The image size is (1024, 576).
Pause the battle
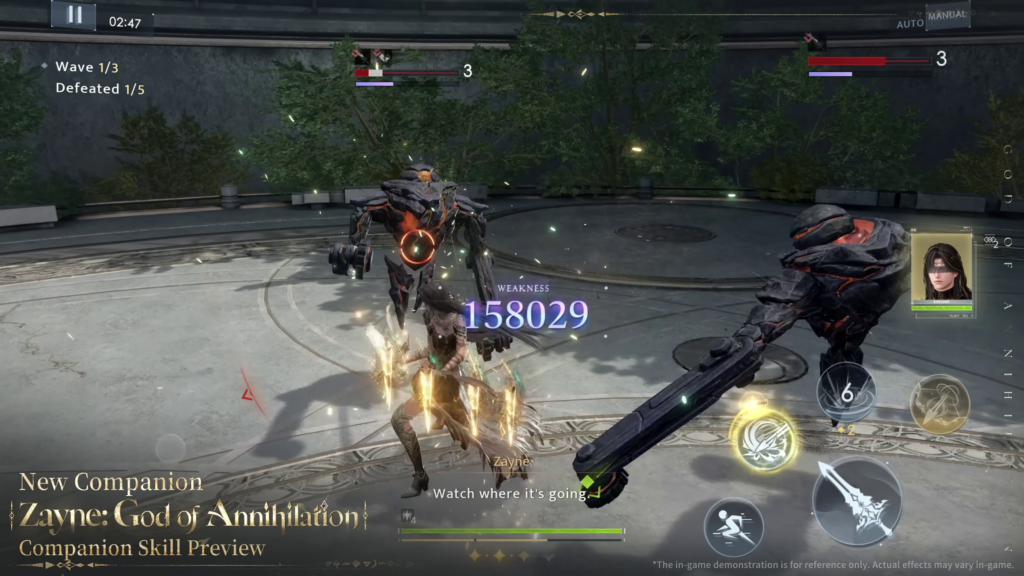73,15
